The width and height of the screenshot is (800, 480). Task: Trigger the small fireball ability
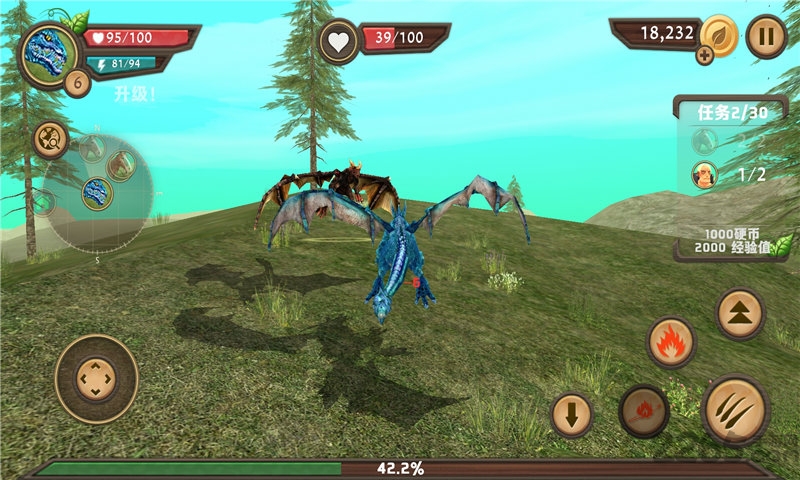[644, 410]
